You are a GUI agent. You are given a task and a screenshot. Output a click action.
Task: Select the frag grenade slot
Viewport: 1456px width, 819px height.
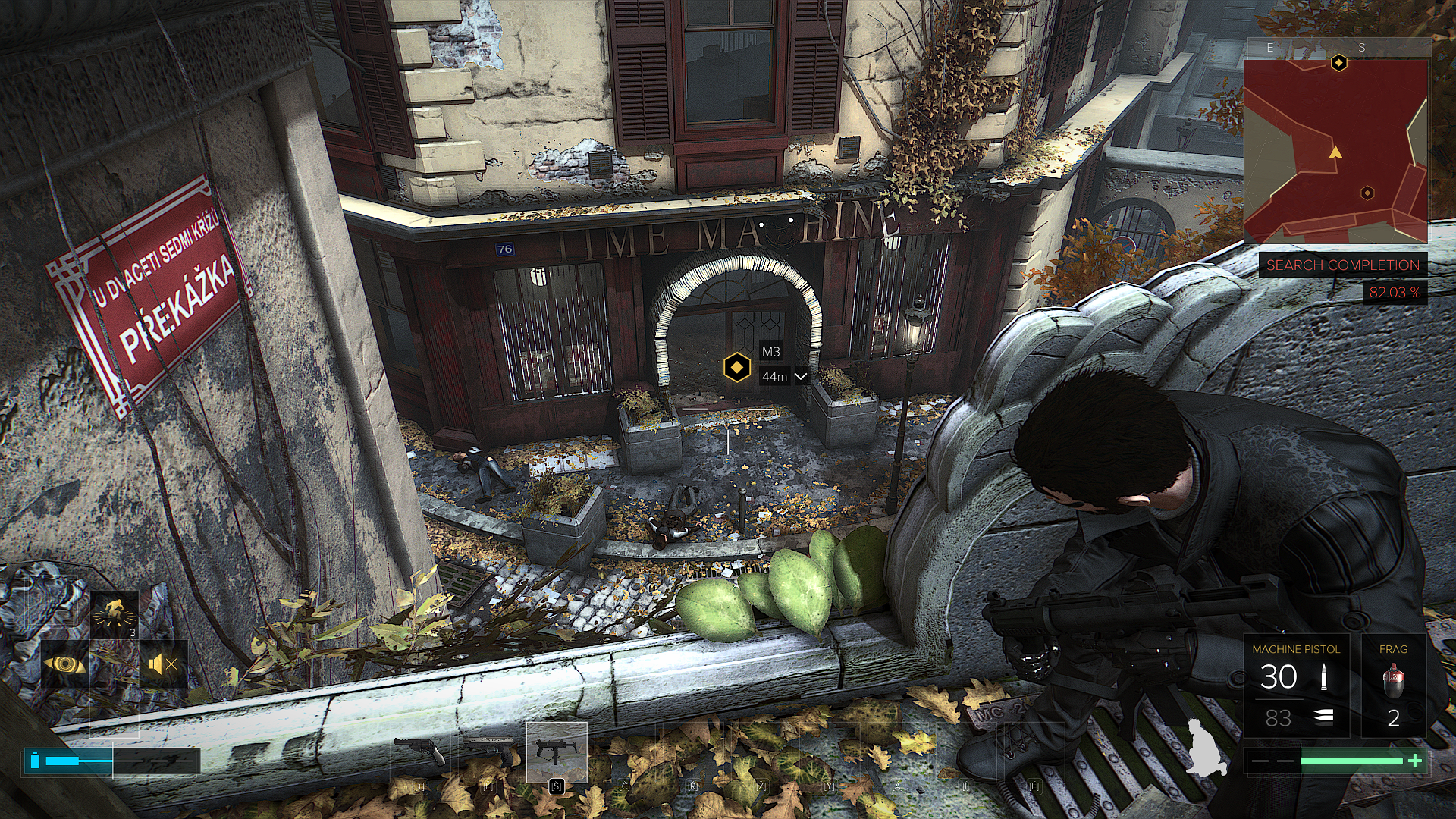(x=1393, y=686)
